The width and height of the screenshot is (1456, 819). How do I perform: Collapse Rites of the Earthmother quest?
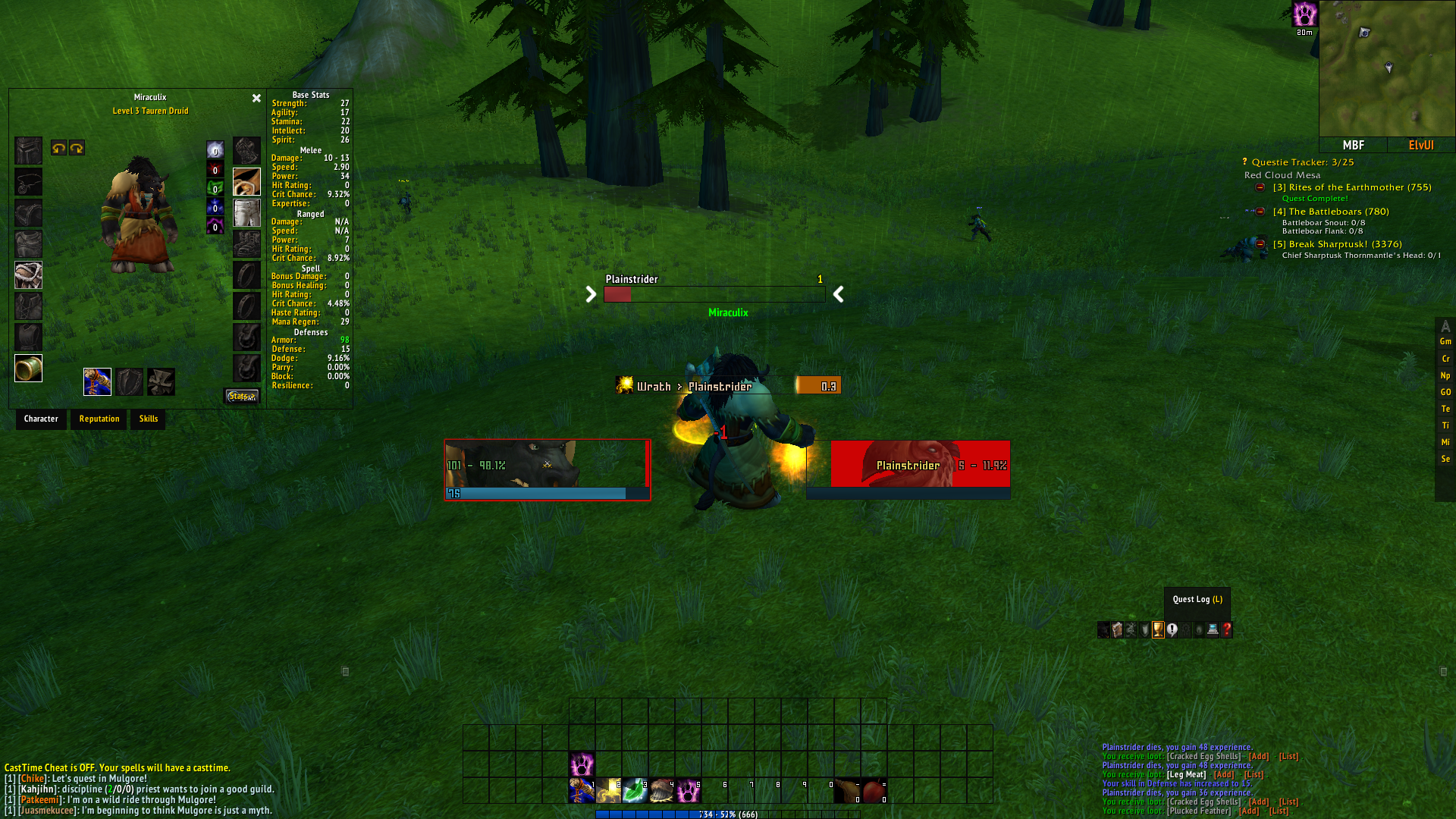[1258, 187]
